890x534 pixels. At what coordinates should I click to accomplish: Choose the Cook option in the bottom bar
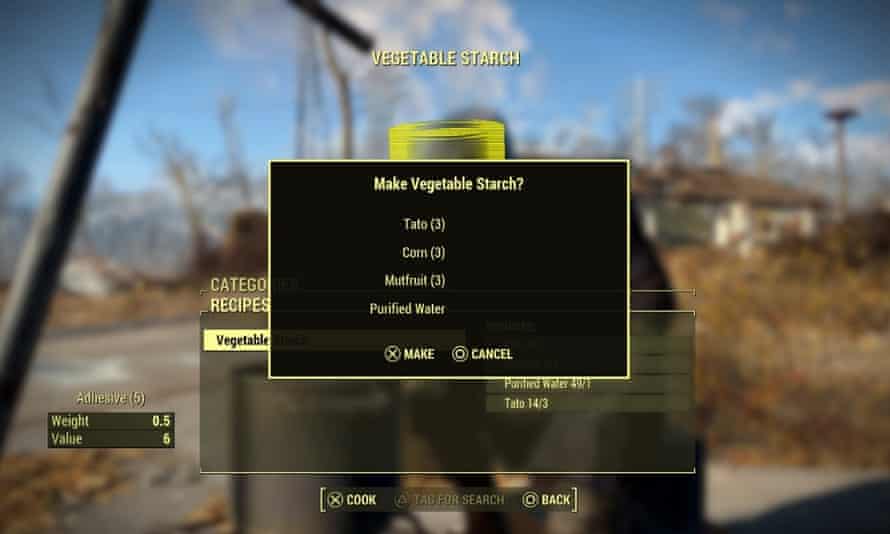pyautogui.click(x=352, y=499)
